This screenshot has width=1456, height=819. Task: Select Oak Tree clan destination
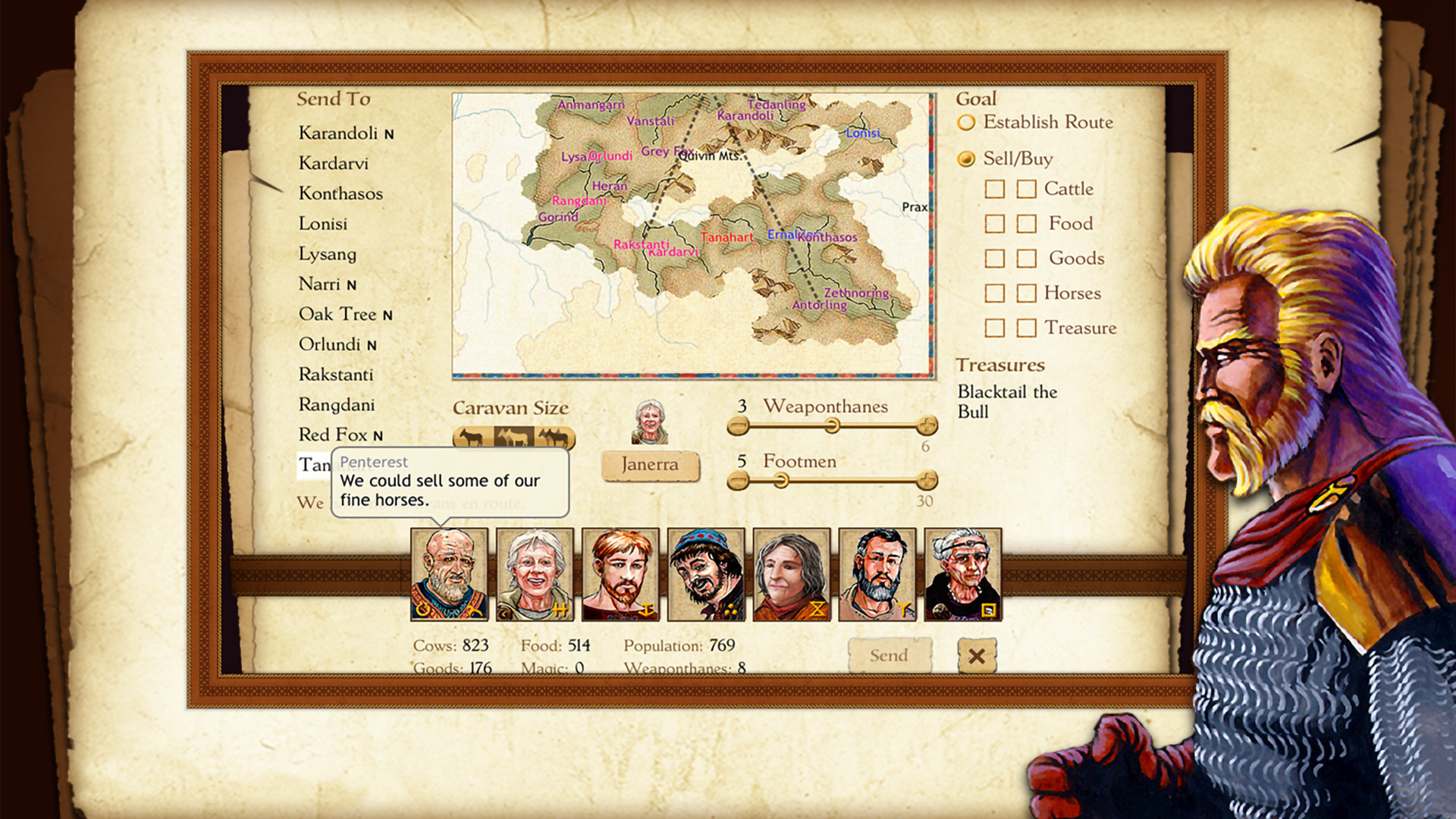pos(337,314)
